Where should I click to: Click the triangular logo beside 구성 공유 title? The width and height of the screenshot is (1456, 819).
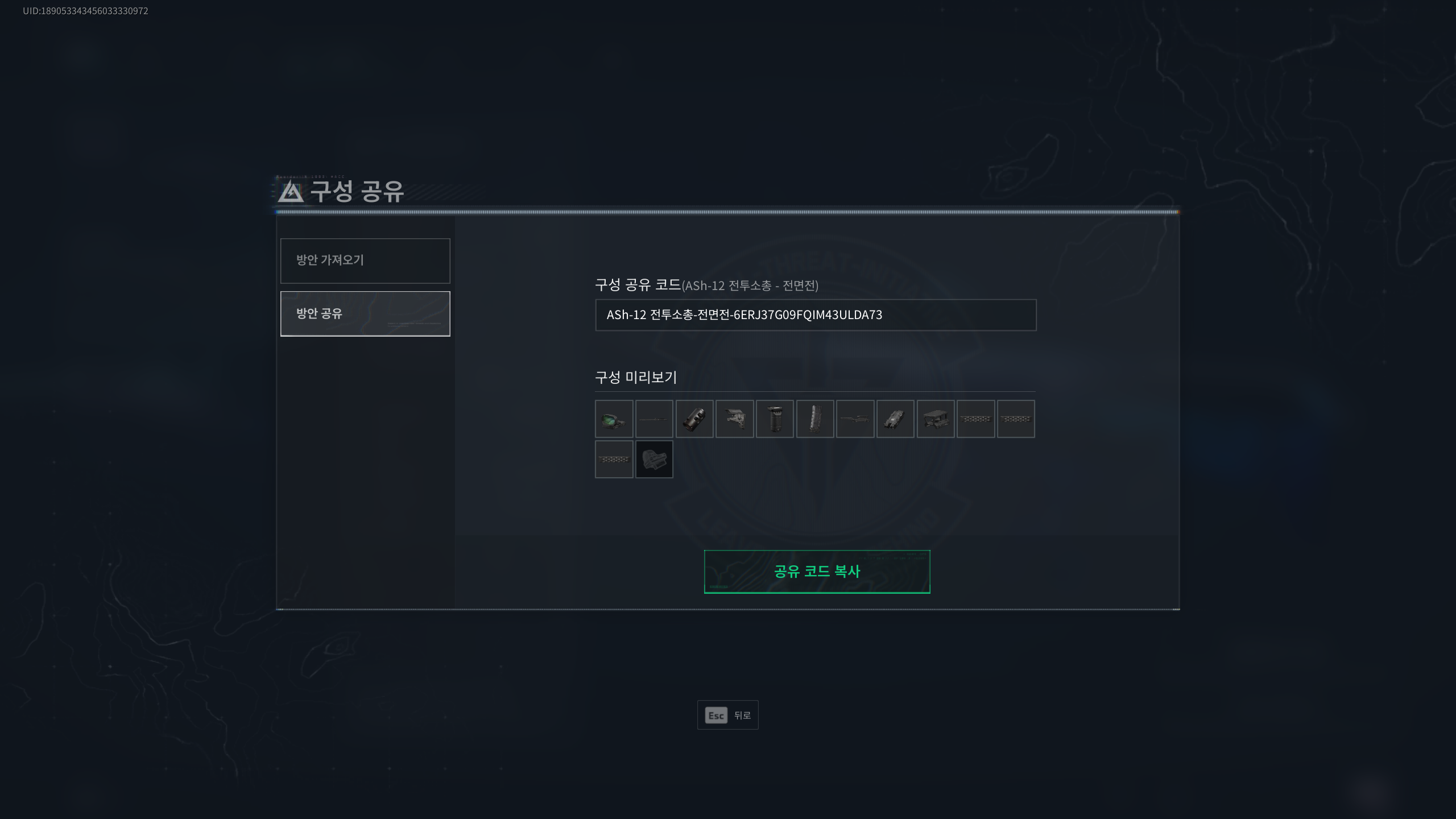pos(290,194)
